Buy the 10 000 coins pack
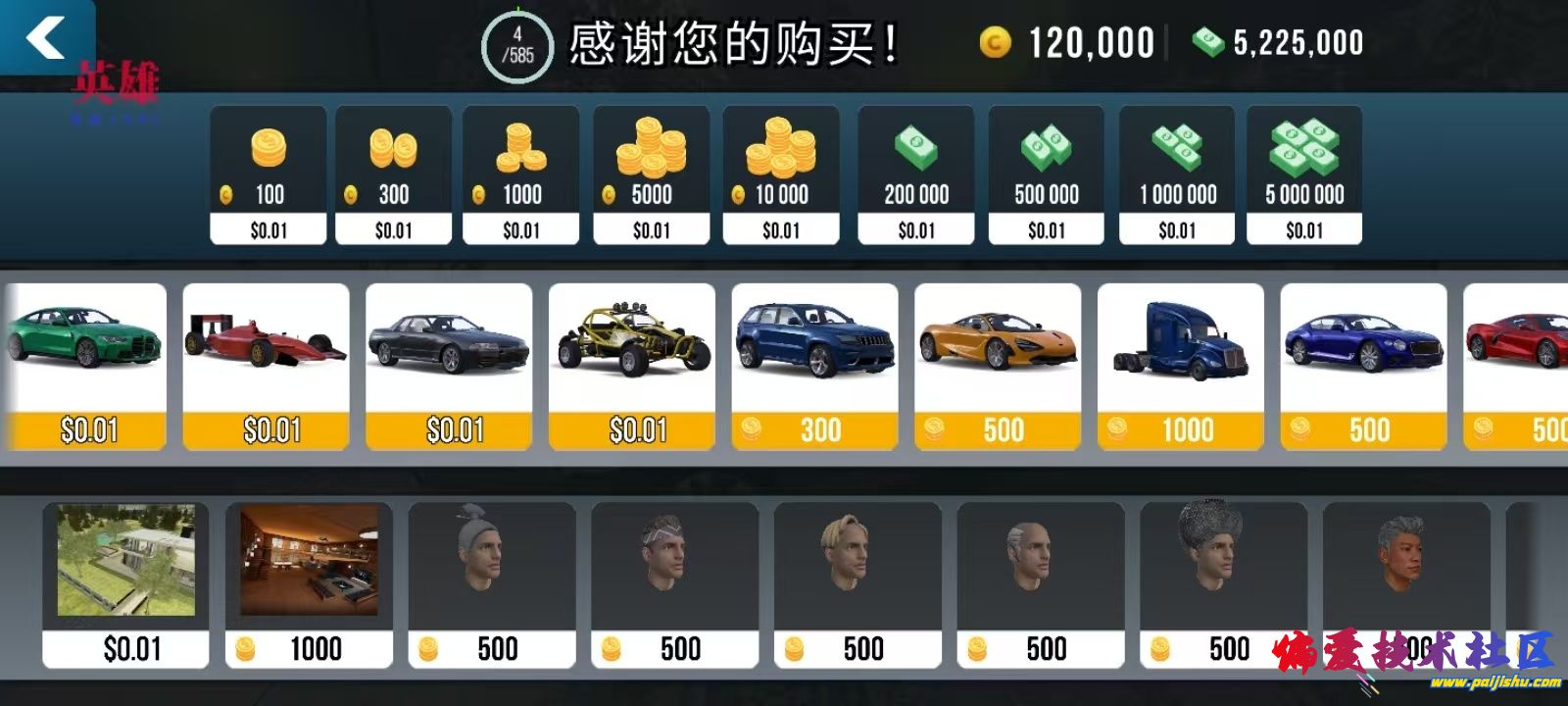 point(781,174)
